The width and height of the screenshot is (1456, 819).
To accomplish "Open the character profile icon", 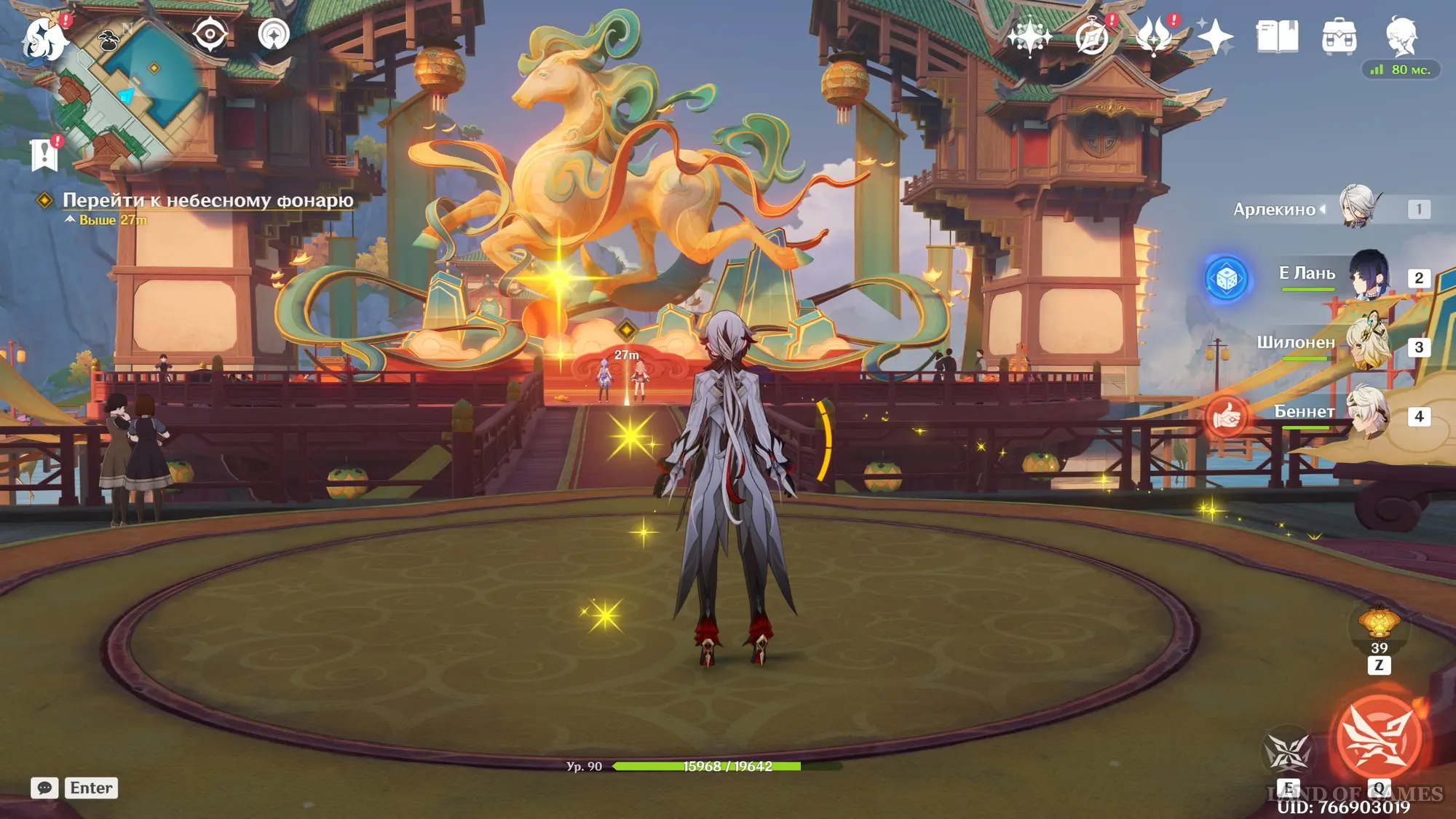I will (1401, 36).
